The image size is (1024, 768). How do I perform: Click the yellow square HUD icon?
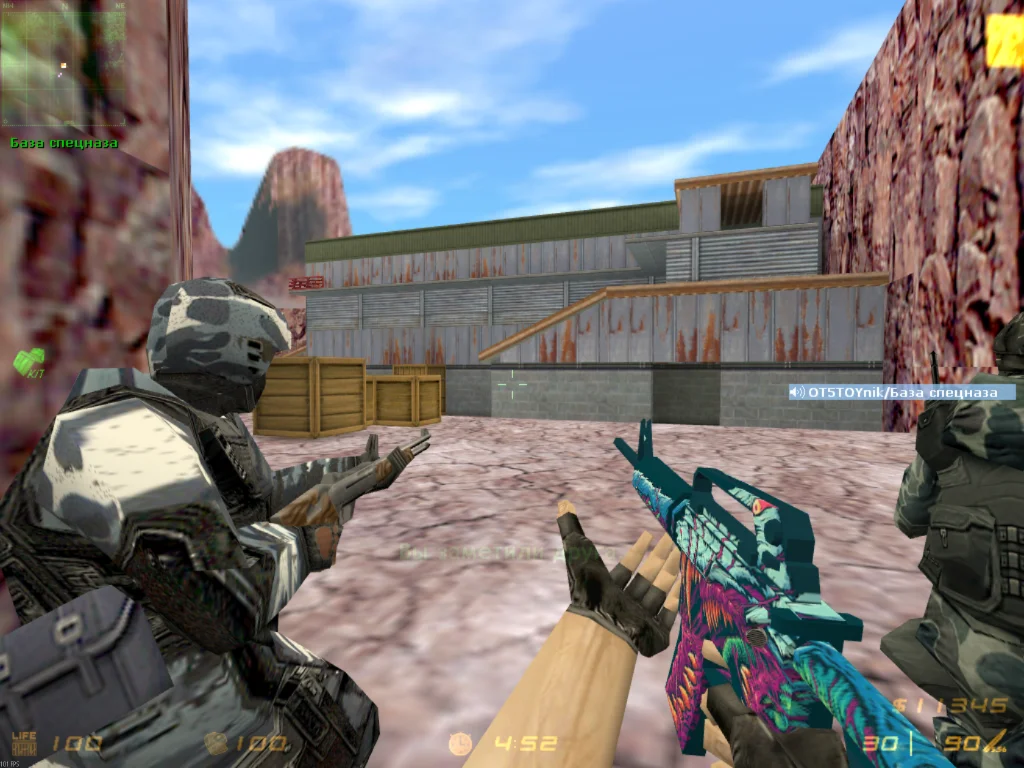click(x=1004, y=42)
